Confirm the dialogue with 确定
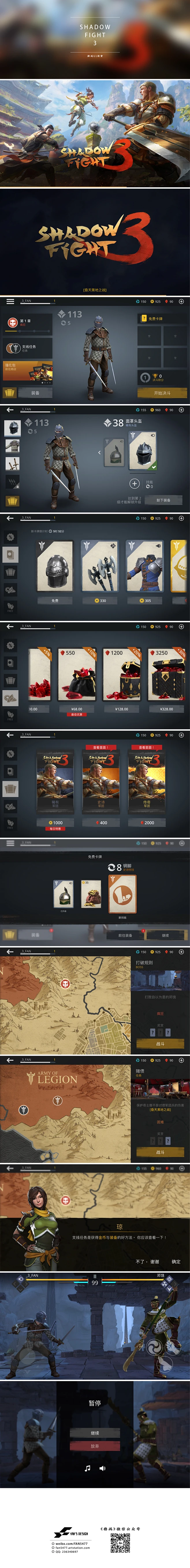This screenshot has height=1568, width=190. (176, 1261)
